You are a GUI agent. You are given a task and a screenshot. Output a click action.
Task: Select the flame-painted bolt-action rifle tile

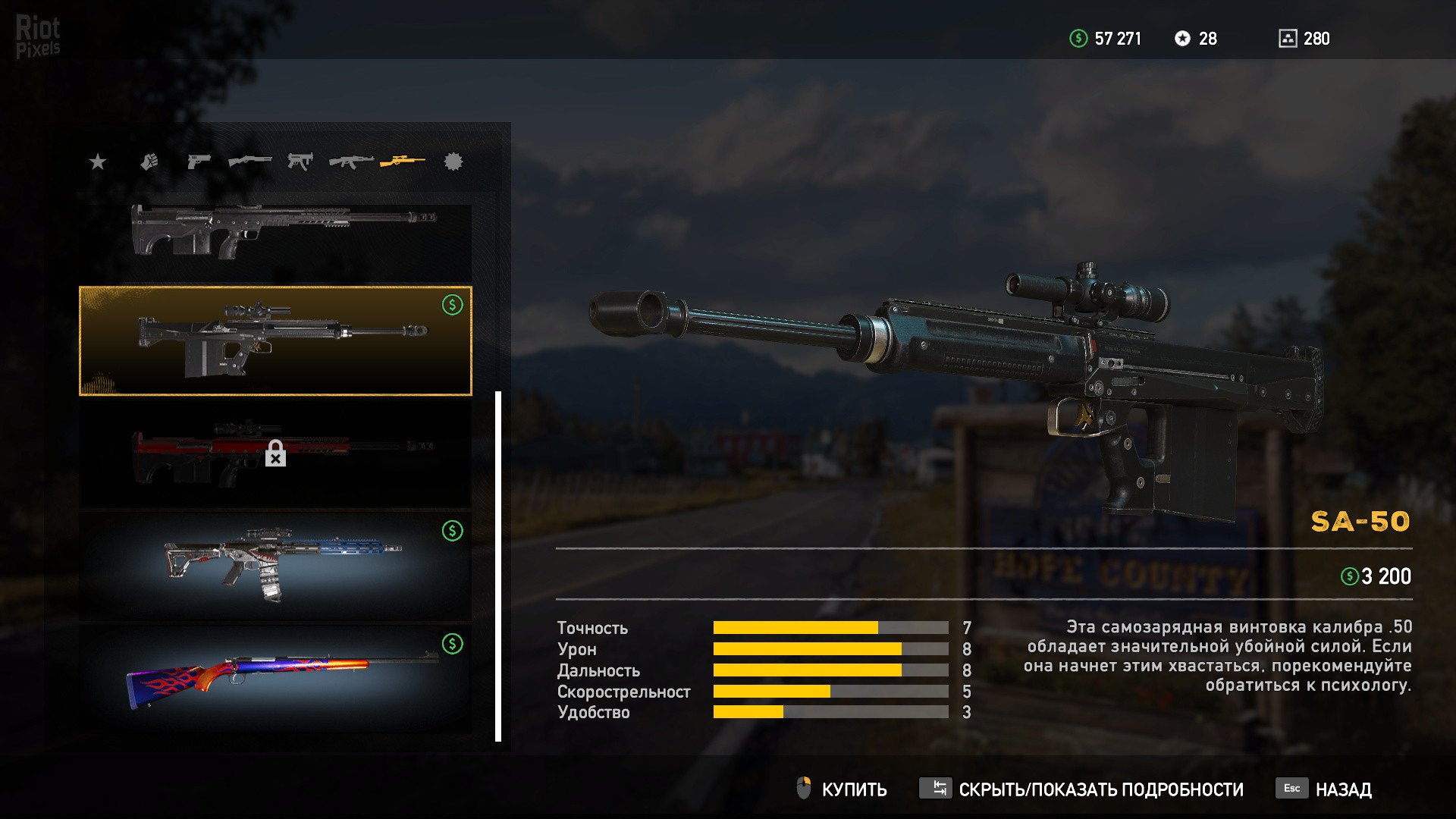point(275,678)
